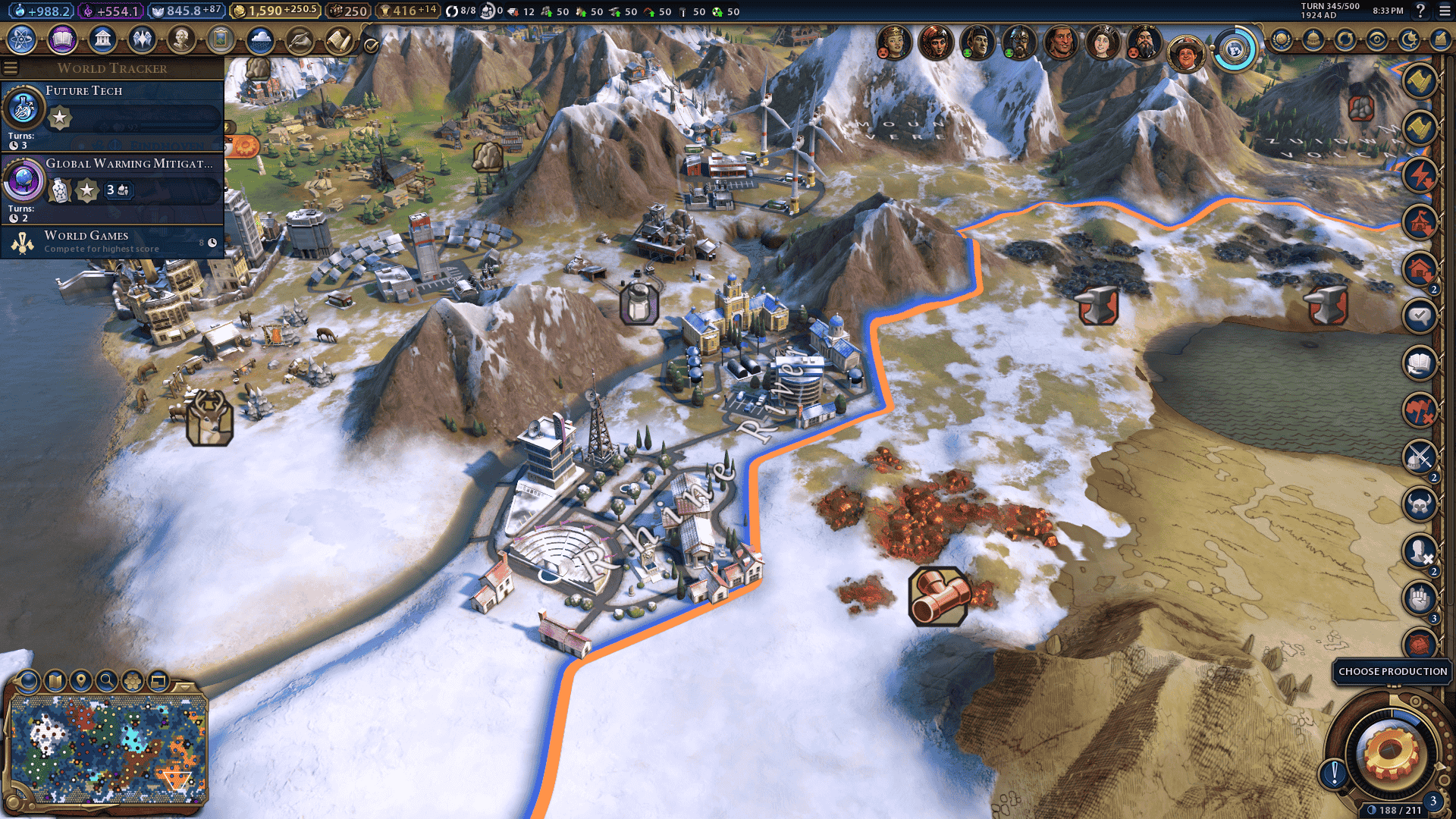Collapse the minimap with the arrow tab
The width and height of the screenshot is (1456, 819).
(x=185, y=686)
